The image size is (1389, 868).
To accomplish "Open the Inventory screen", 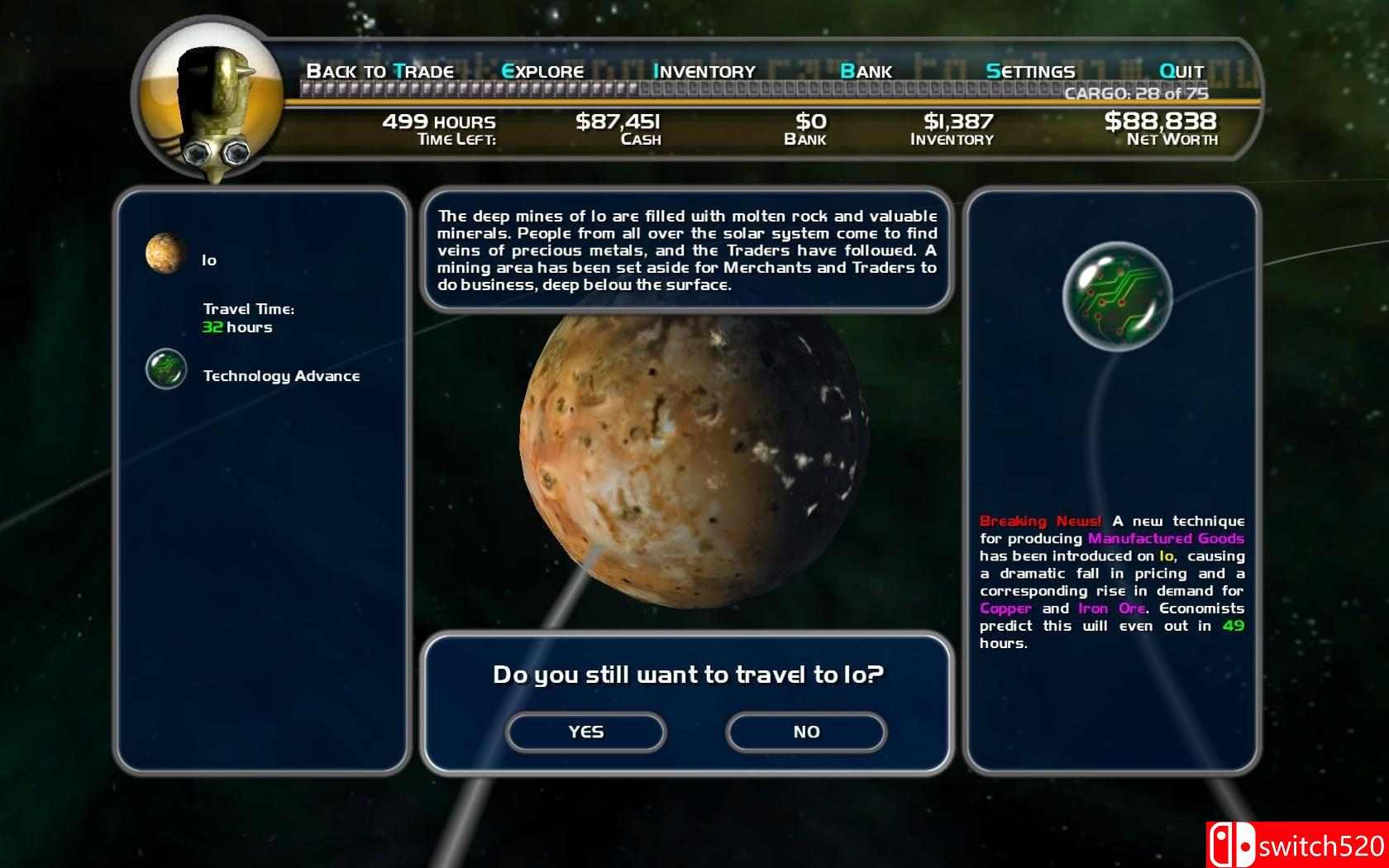I will 704,71.
